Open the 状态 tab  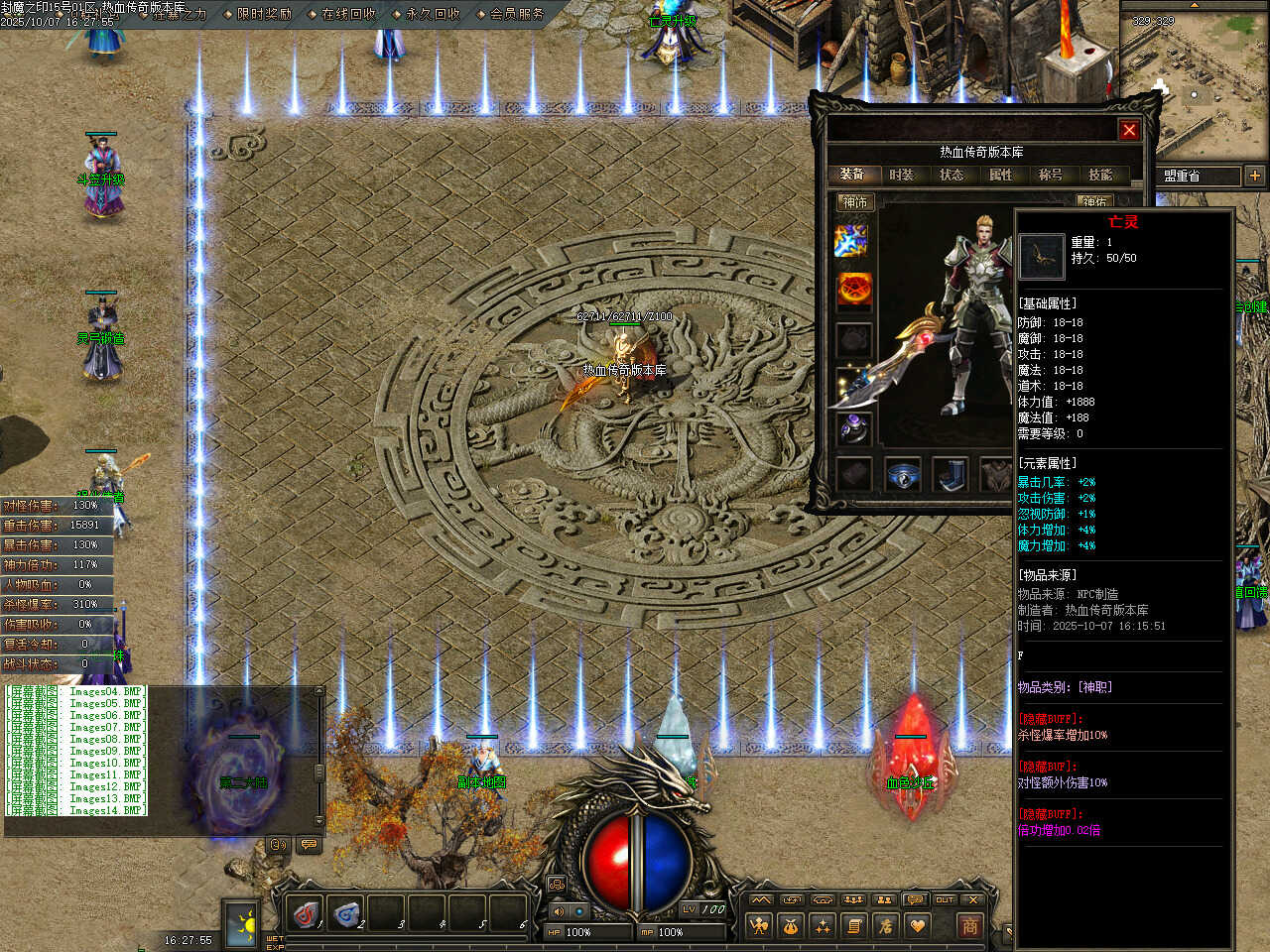click(952, 175)
